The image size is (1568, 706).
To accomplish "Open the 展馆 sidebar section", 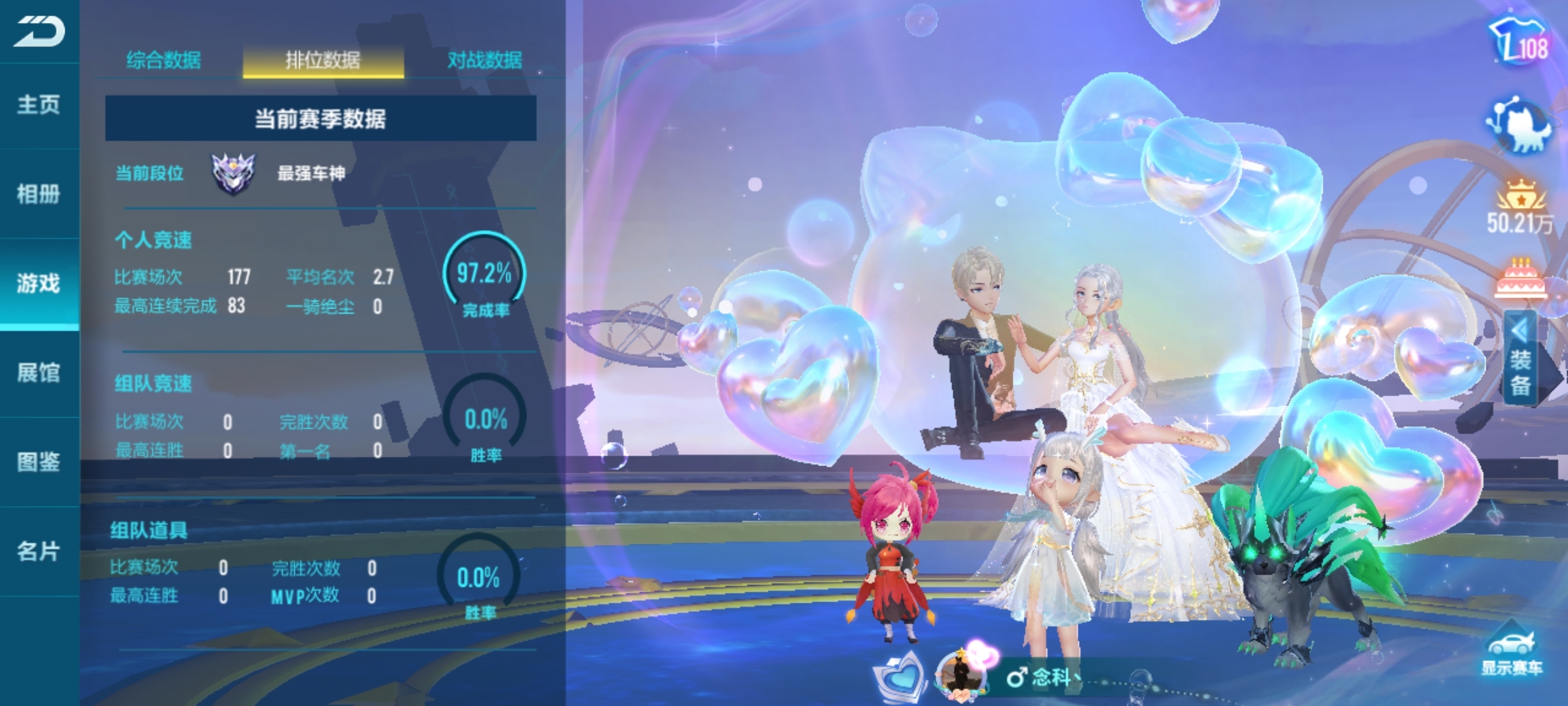I will click(x=39, y=373).
